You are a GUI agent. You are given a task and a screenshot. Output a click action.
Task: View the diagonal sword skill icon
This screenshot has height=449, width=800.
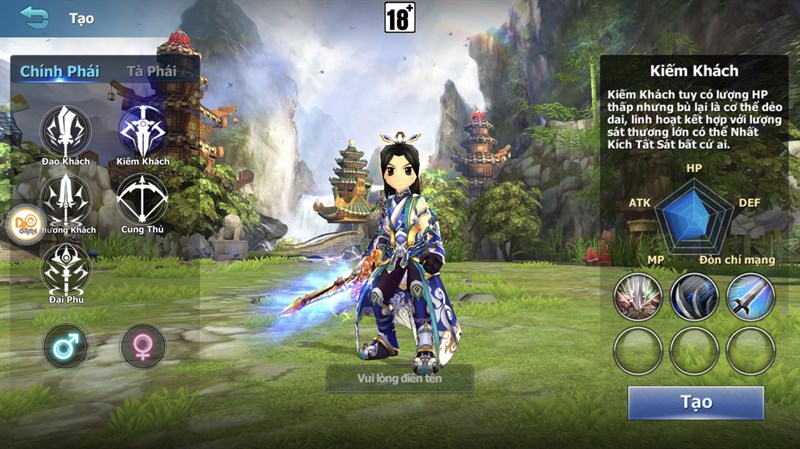click(751, 297)
